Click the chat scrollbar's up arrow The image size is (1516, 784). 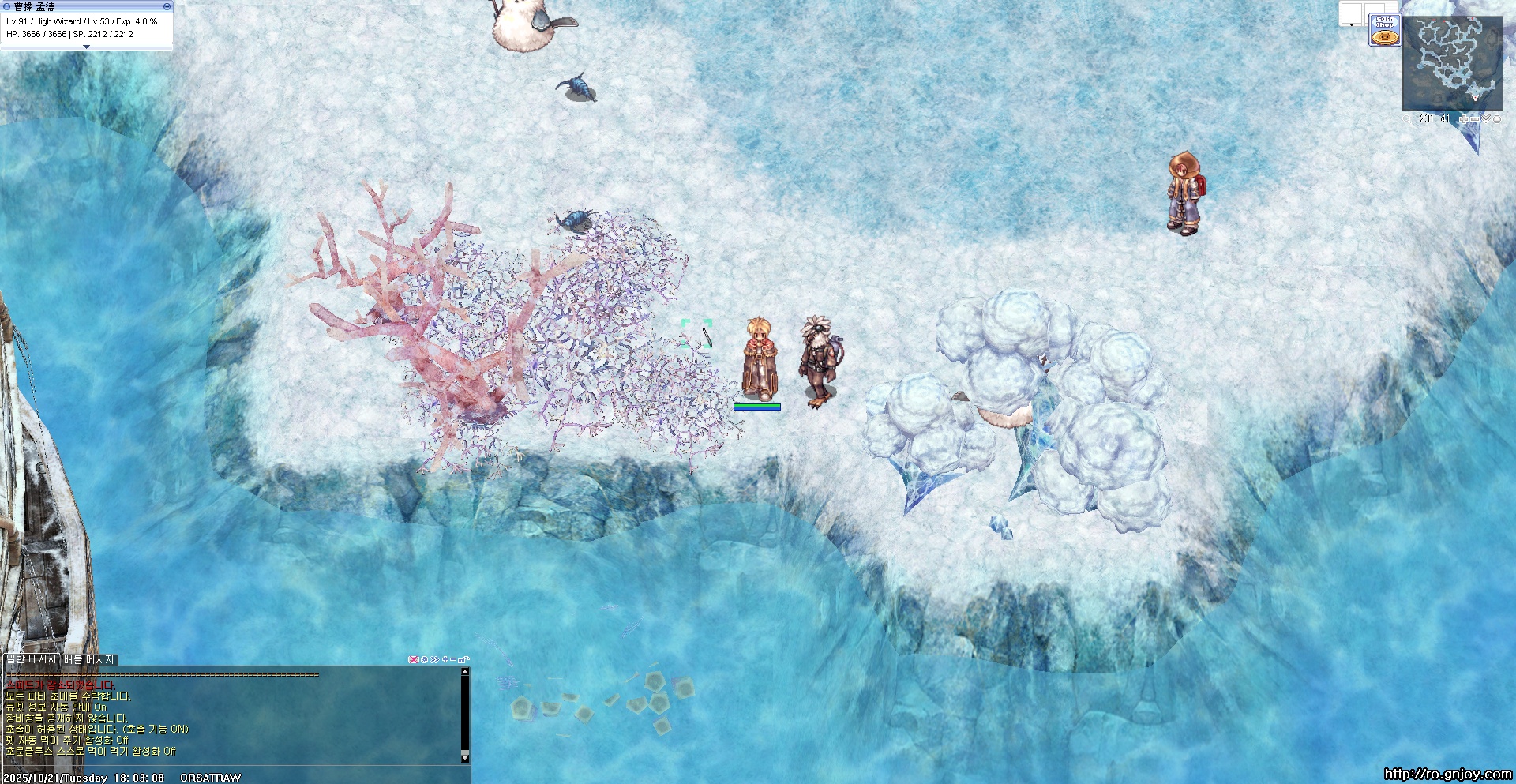(x=465, y=672)
